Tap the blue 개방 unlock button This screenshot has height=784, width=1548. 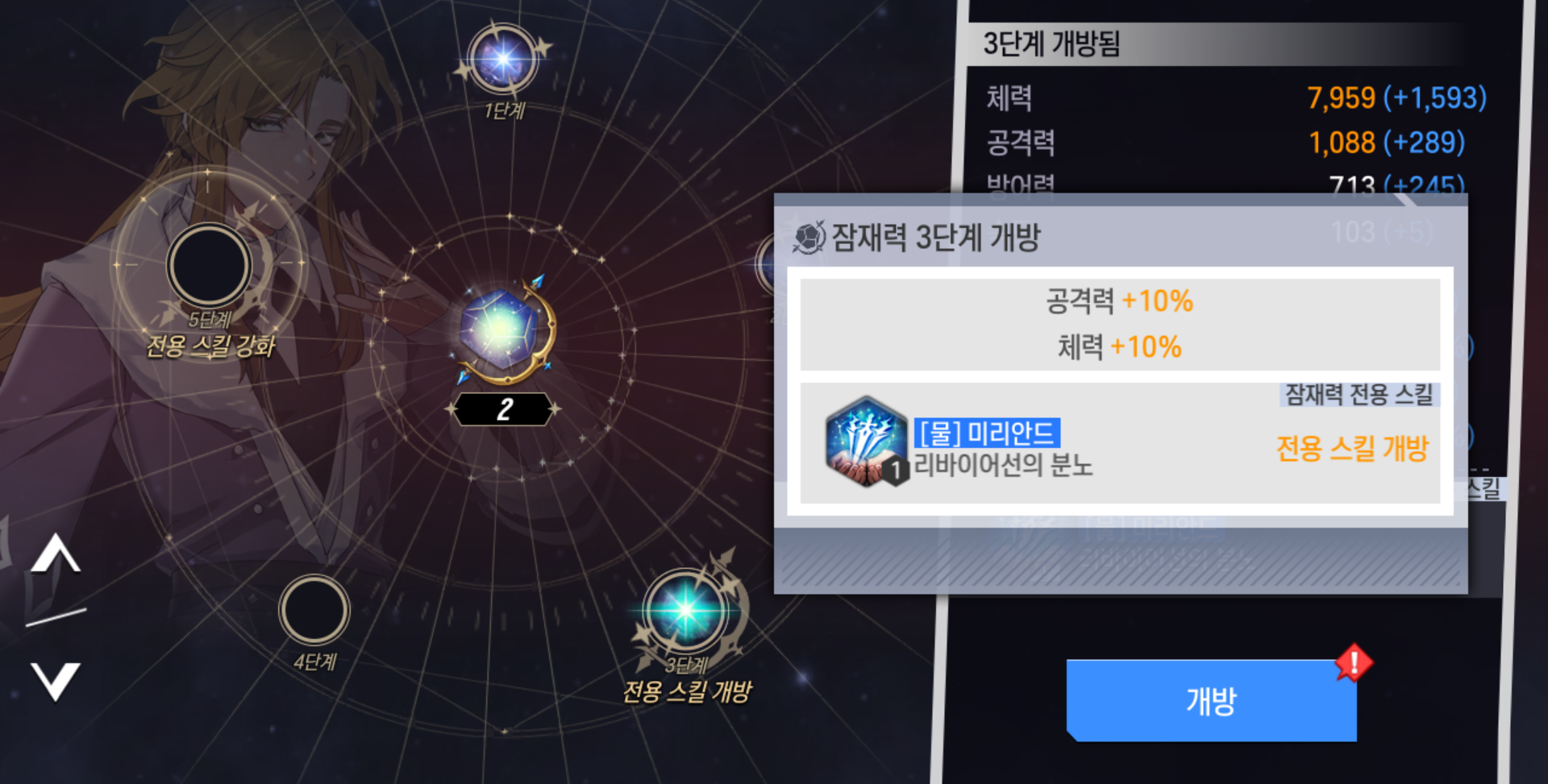click(x=1211, y=700)
